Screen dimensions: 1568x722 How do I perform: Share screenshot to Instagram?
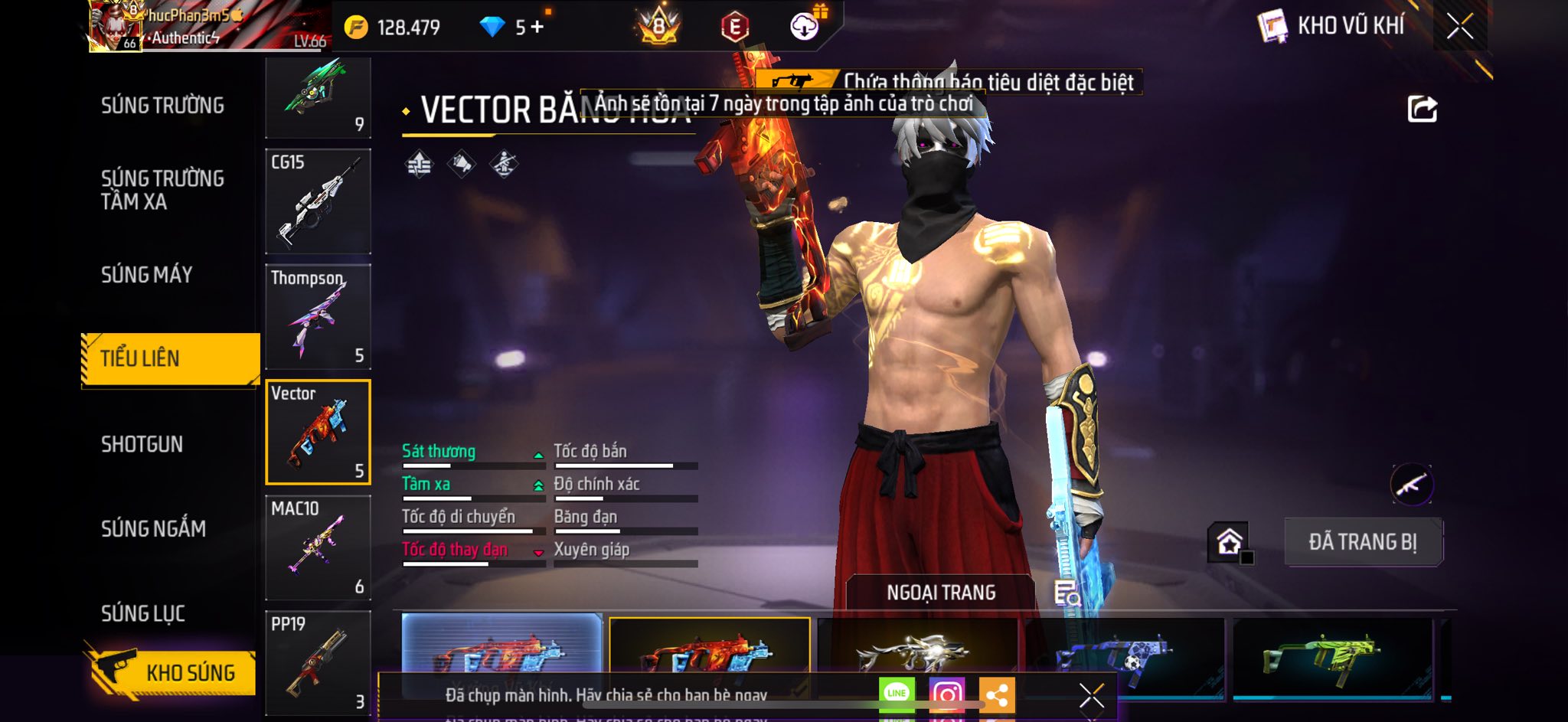tap(946, 694)
